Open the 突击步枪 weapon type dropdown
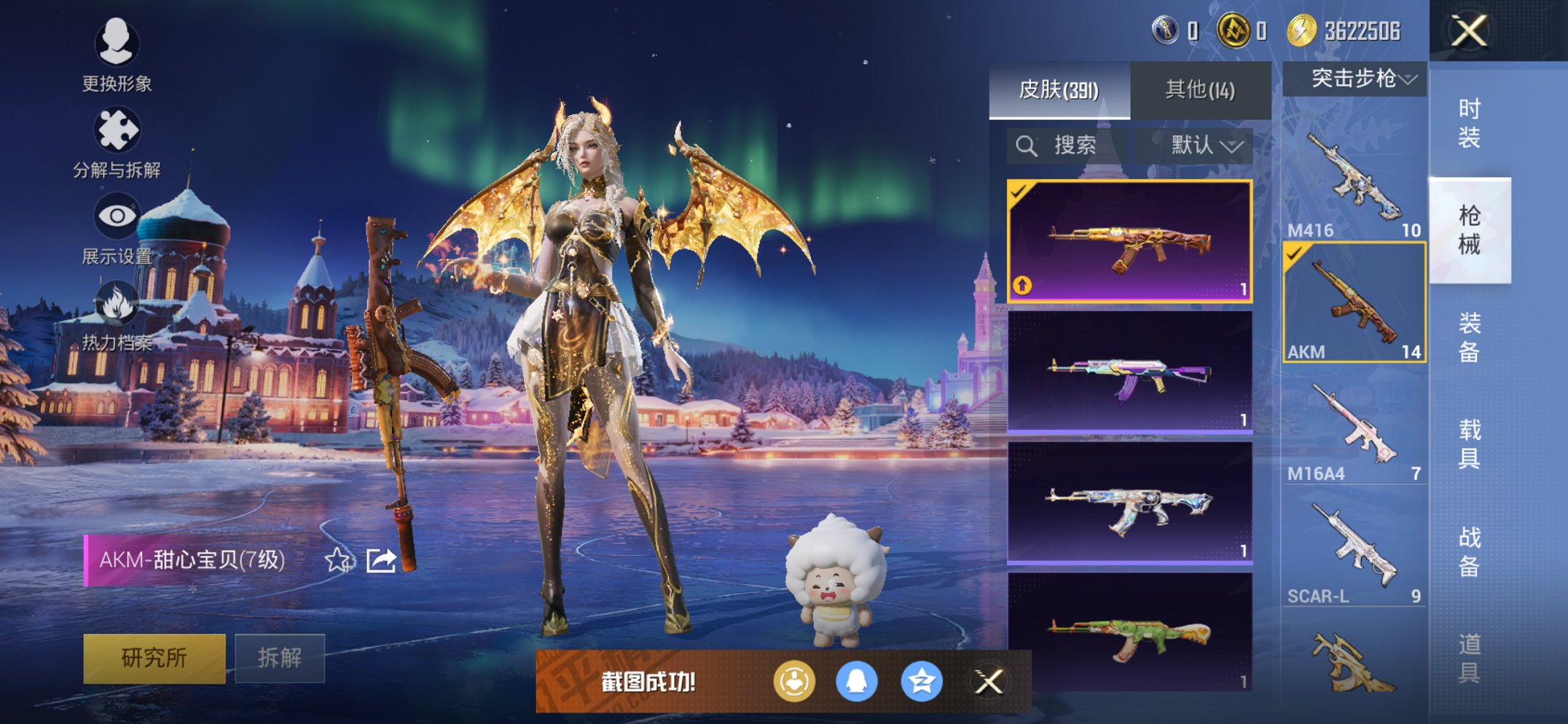The width and height of the screenshot is (1568, 724). click(1354, 79)
